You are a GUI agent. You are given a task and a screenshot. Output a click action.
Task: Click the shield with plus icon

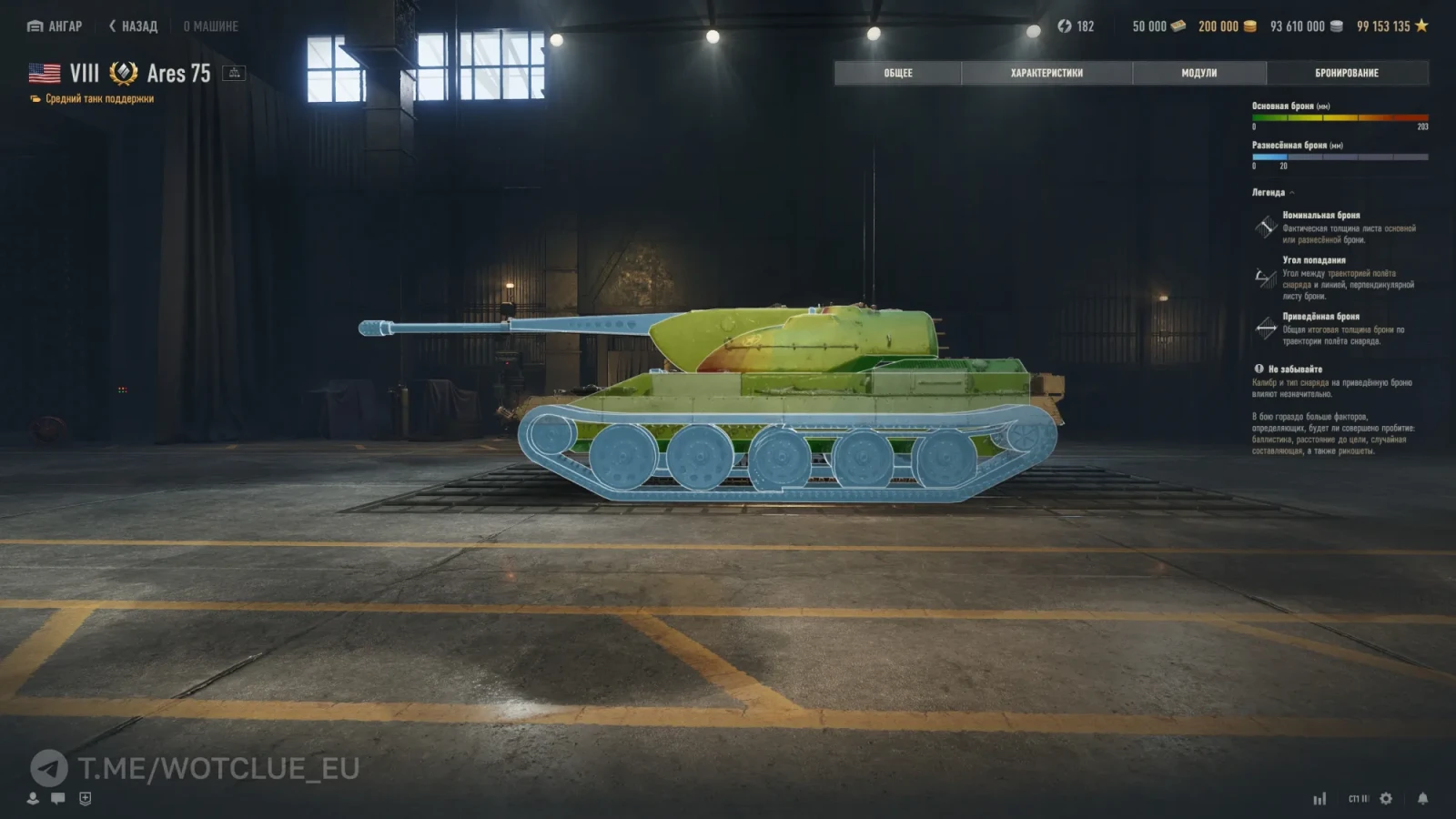pos(86,798)
